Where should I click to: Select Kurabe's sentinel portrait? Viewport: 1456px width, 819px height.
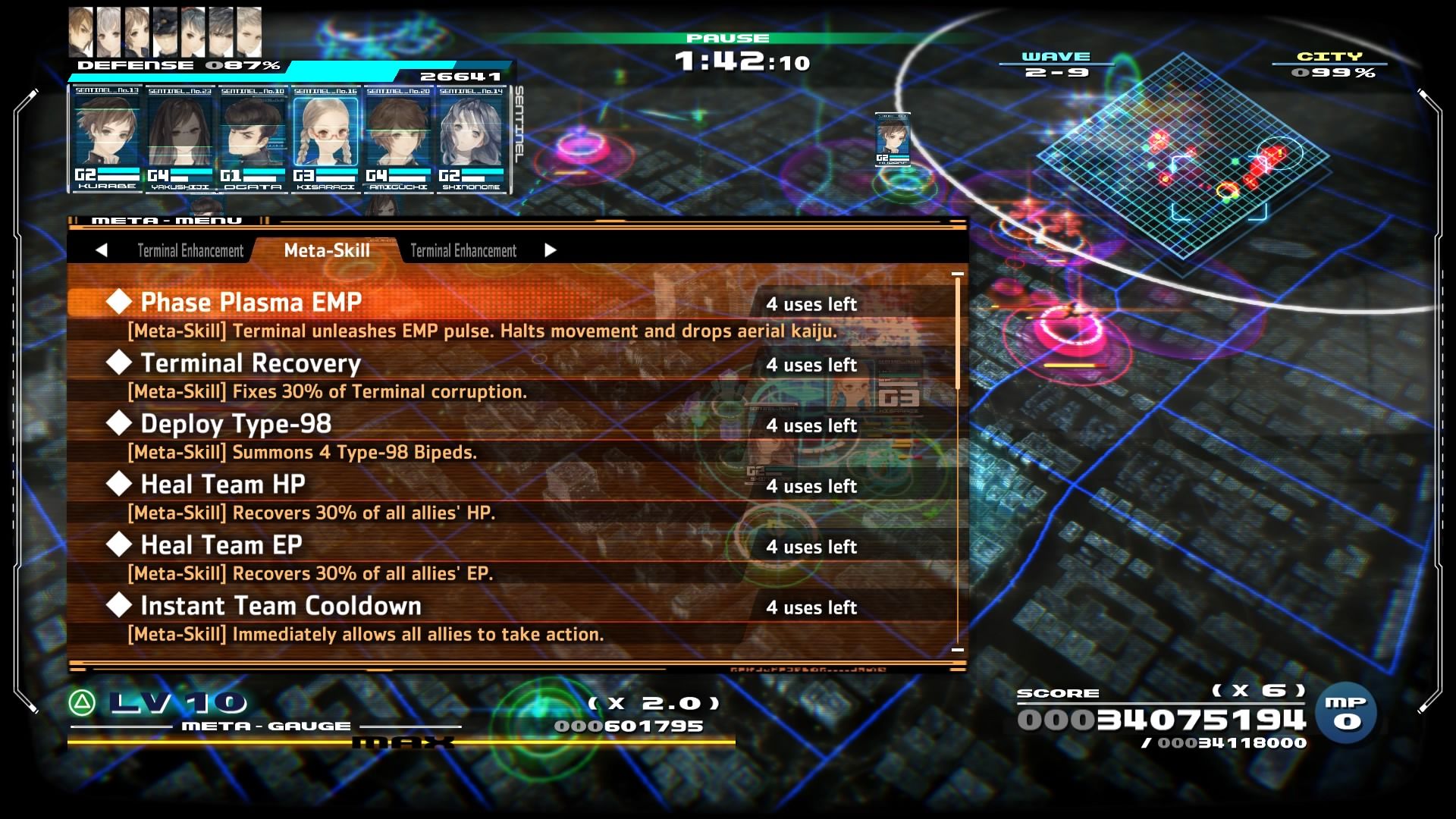(x=106, y=136)
